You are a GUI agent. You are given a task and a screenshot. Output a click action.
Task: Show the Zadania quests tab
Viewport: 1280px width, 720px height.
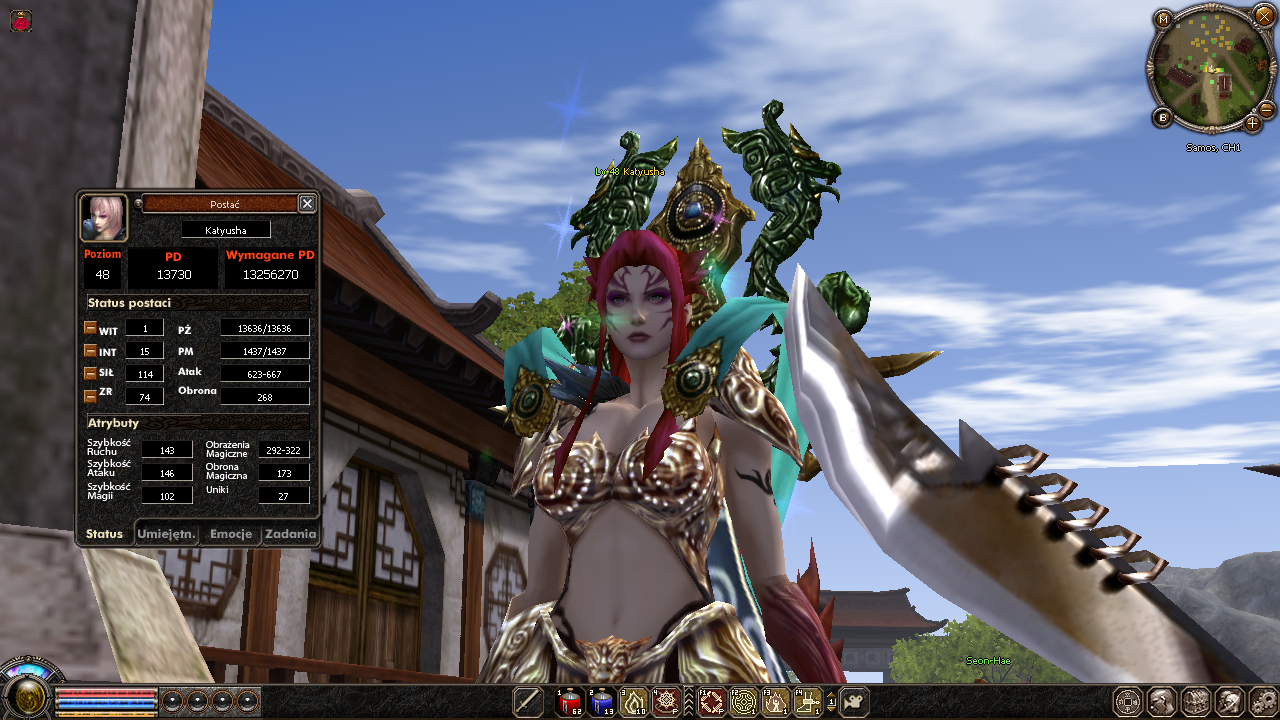(x=290, y=534)
